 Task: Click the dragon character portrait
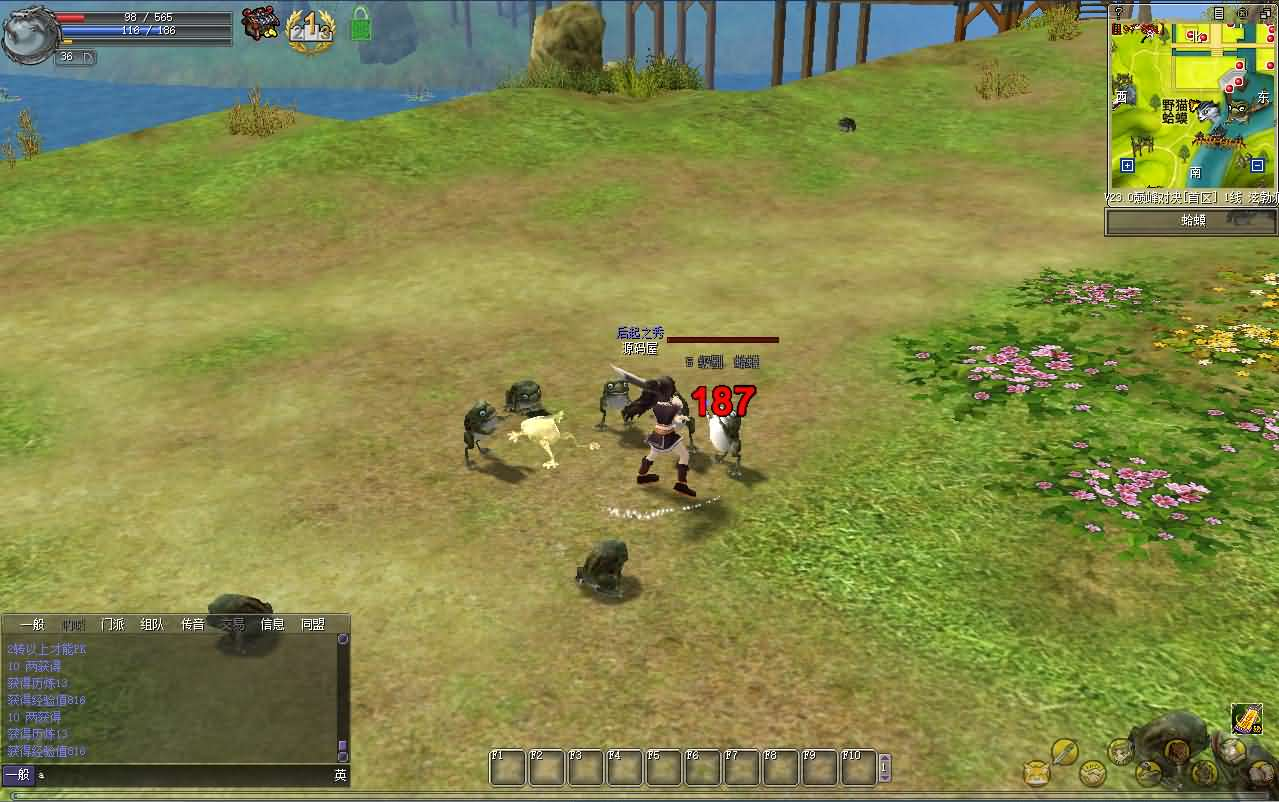(x=27, y=35)
